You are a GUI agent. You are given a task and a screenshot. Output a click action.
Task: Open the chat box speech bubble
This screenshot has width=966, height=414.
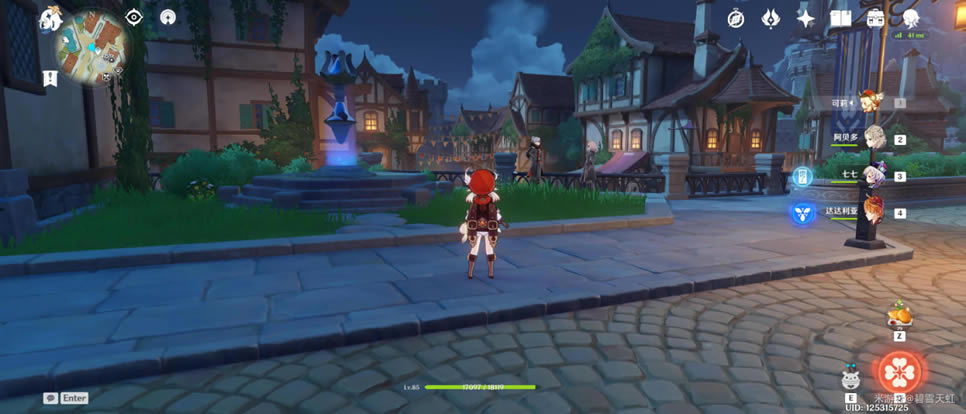click(50, 398)
